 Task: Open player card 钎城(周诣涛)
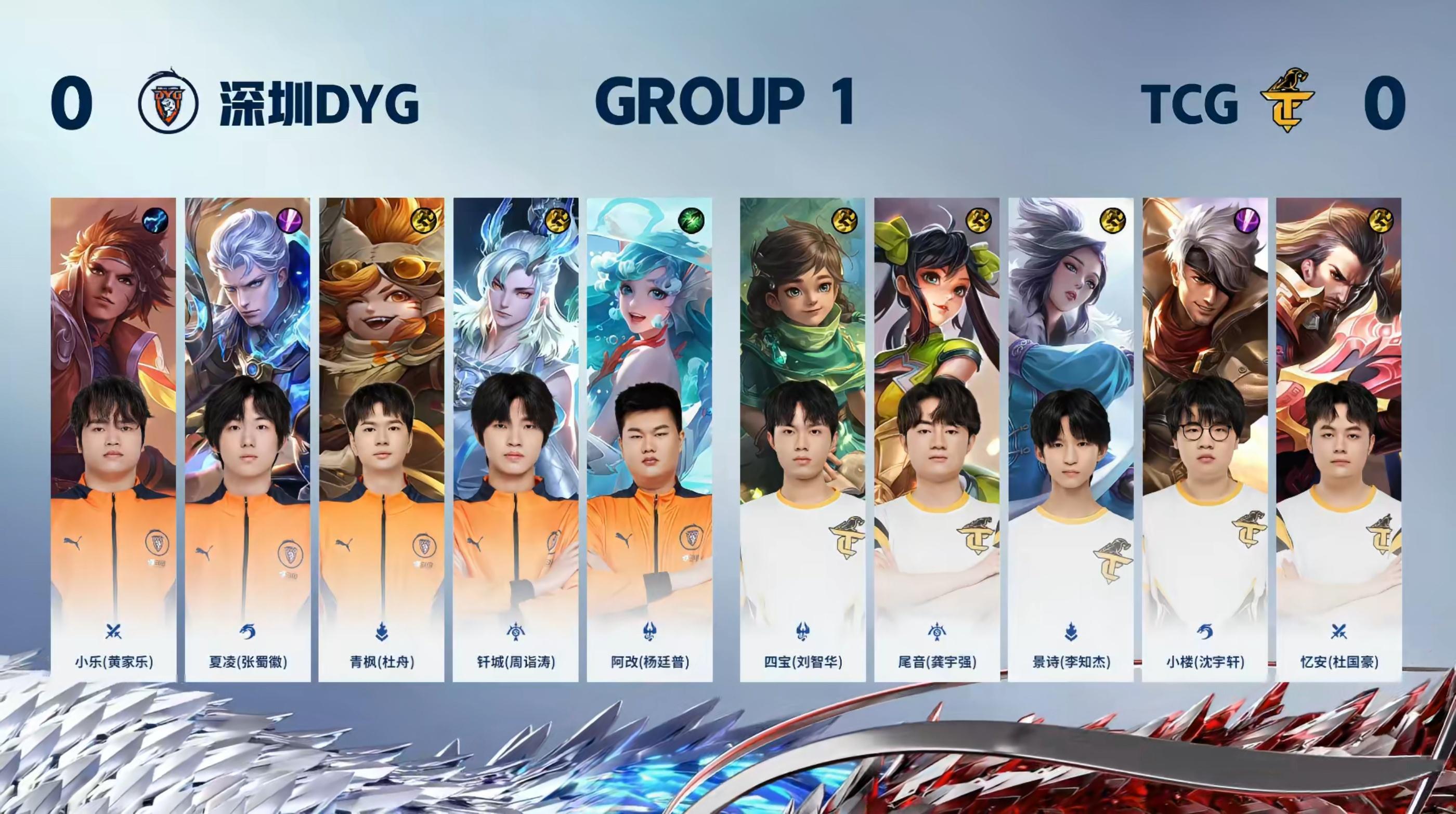515,439
